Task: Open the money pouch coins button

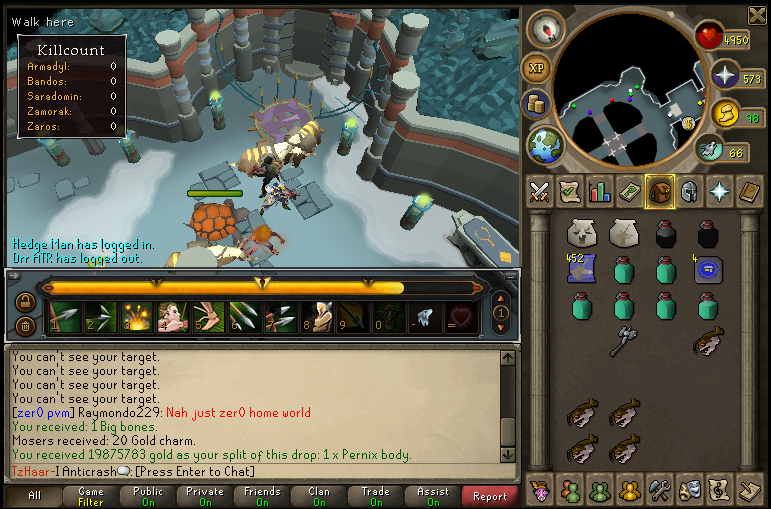Action: point(537,104)
